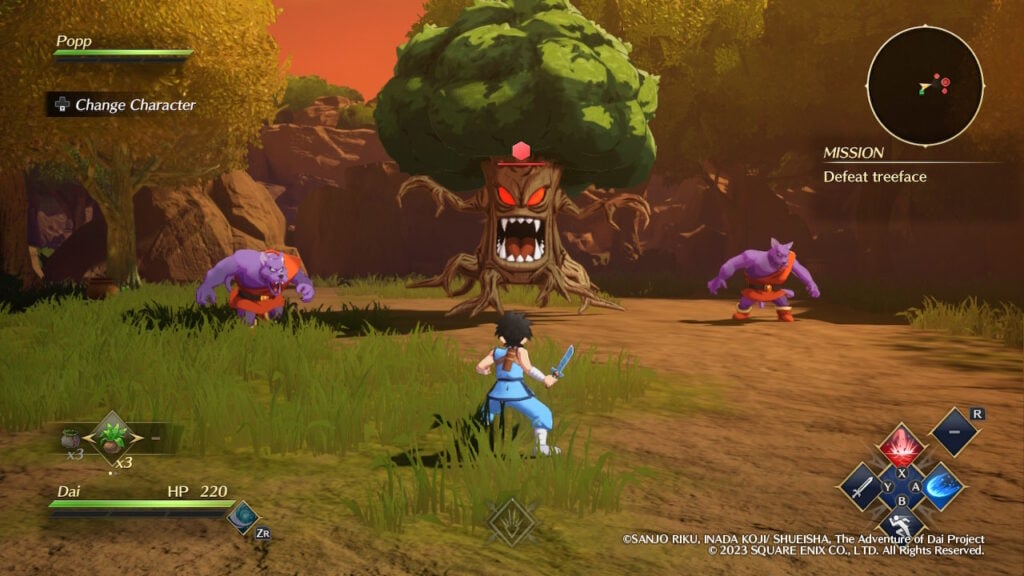Activate the red explosion skill icon

coord(901,446)
